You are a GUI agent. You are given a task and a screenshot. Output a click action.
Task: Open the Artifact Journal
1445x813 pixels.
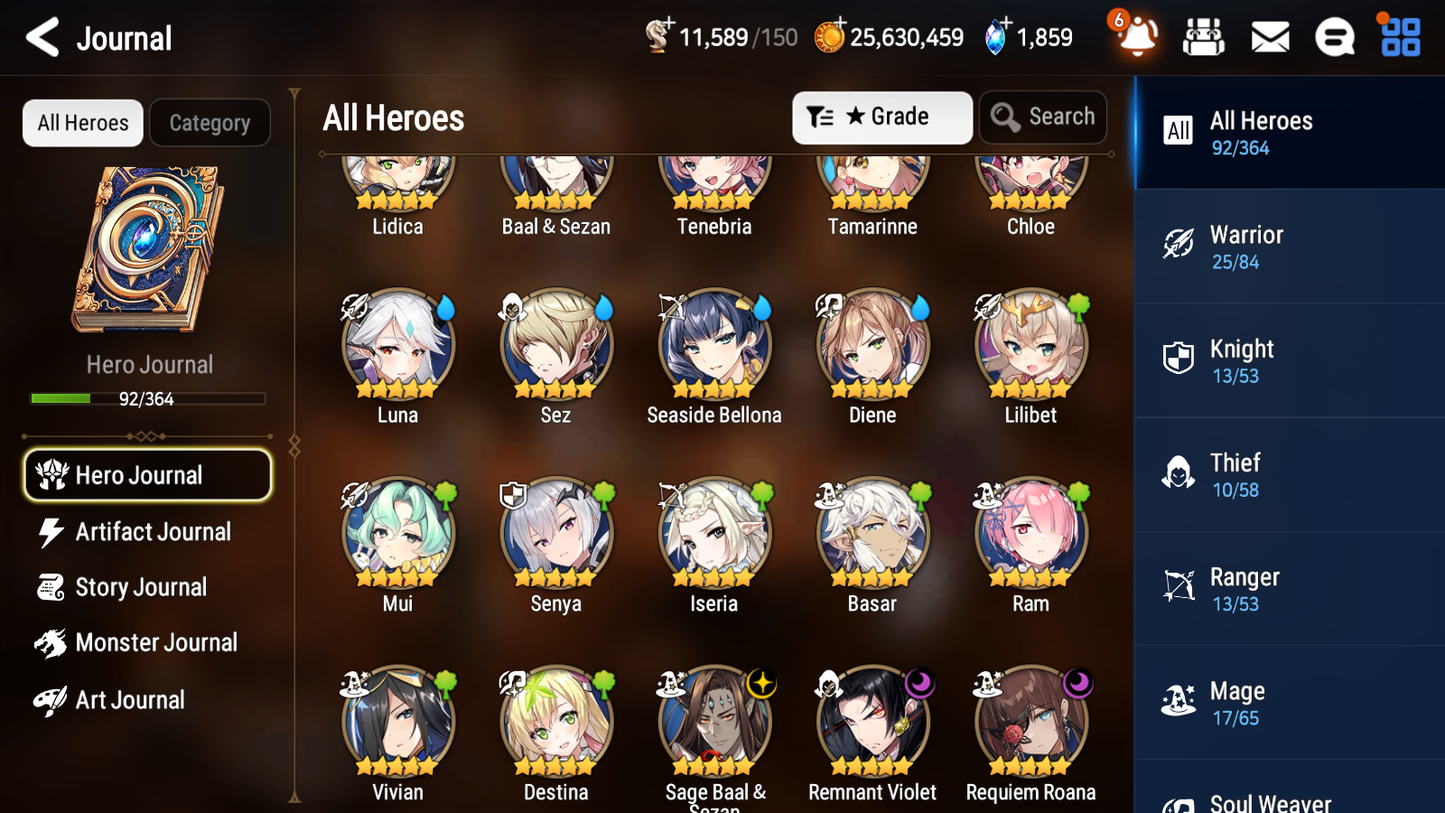(x=151, y=531)
